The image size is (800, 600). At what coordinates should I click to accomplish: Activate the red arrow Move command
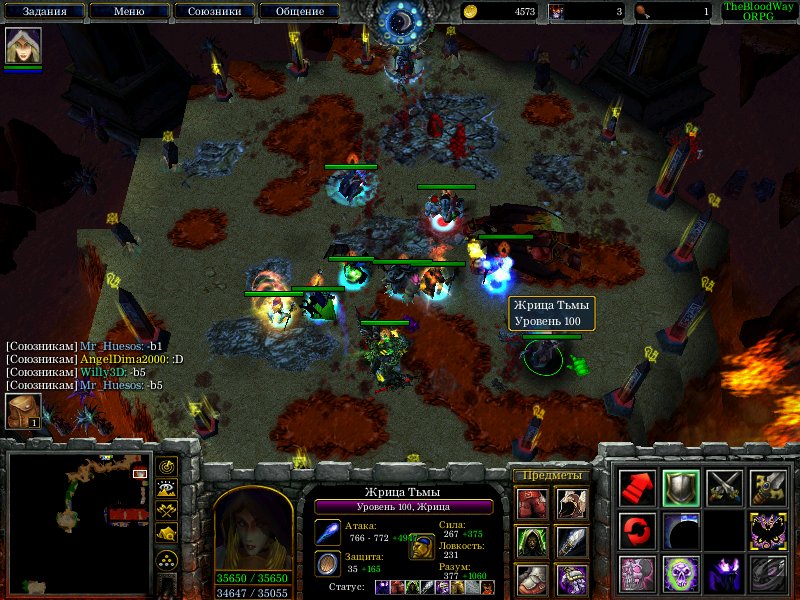(637, 487)
